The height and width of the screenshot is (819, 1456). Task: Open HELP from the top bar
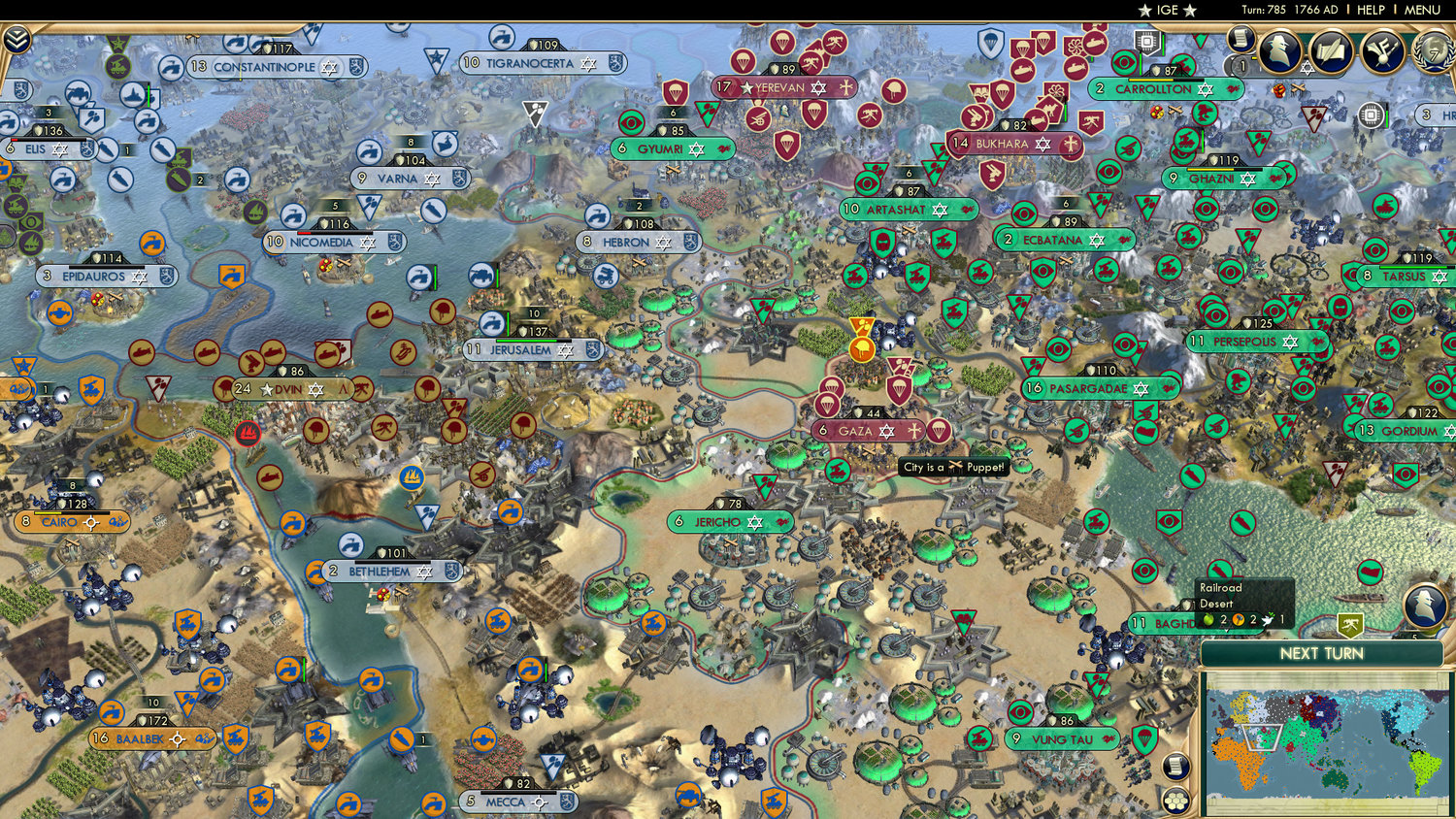[x=1371, y=10]
